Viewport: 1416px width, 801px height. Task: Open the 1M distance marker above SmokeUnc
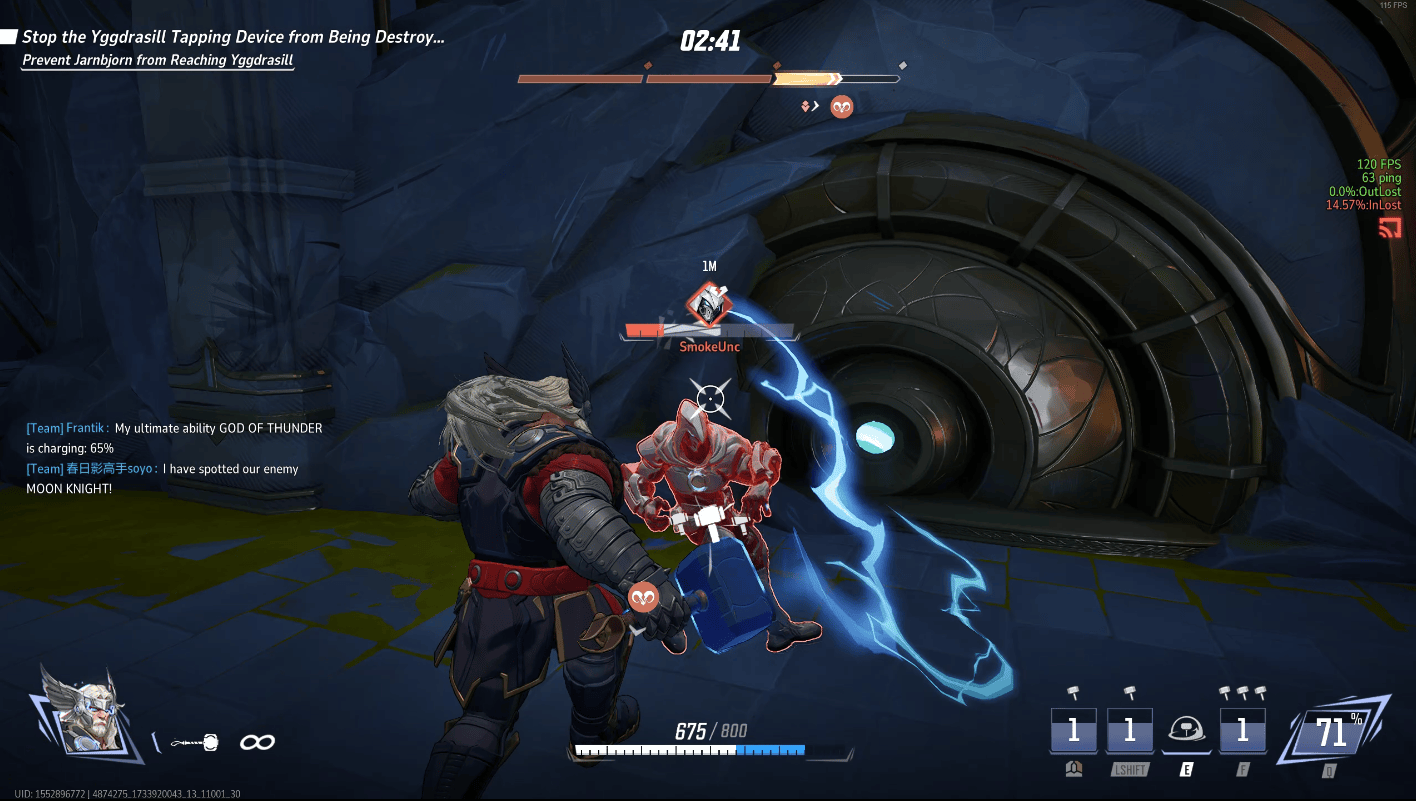click(708, 265)
